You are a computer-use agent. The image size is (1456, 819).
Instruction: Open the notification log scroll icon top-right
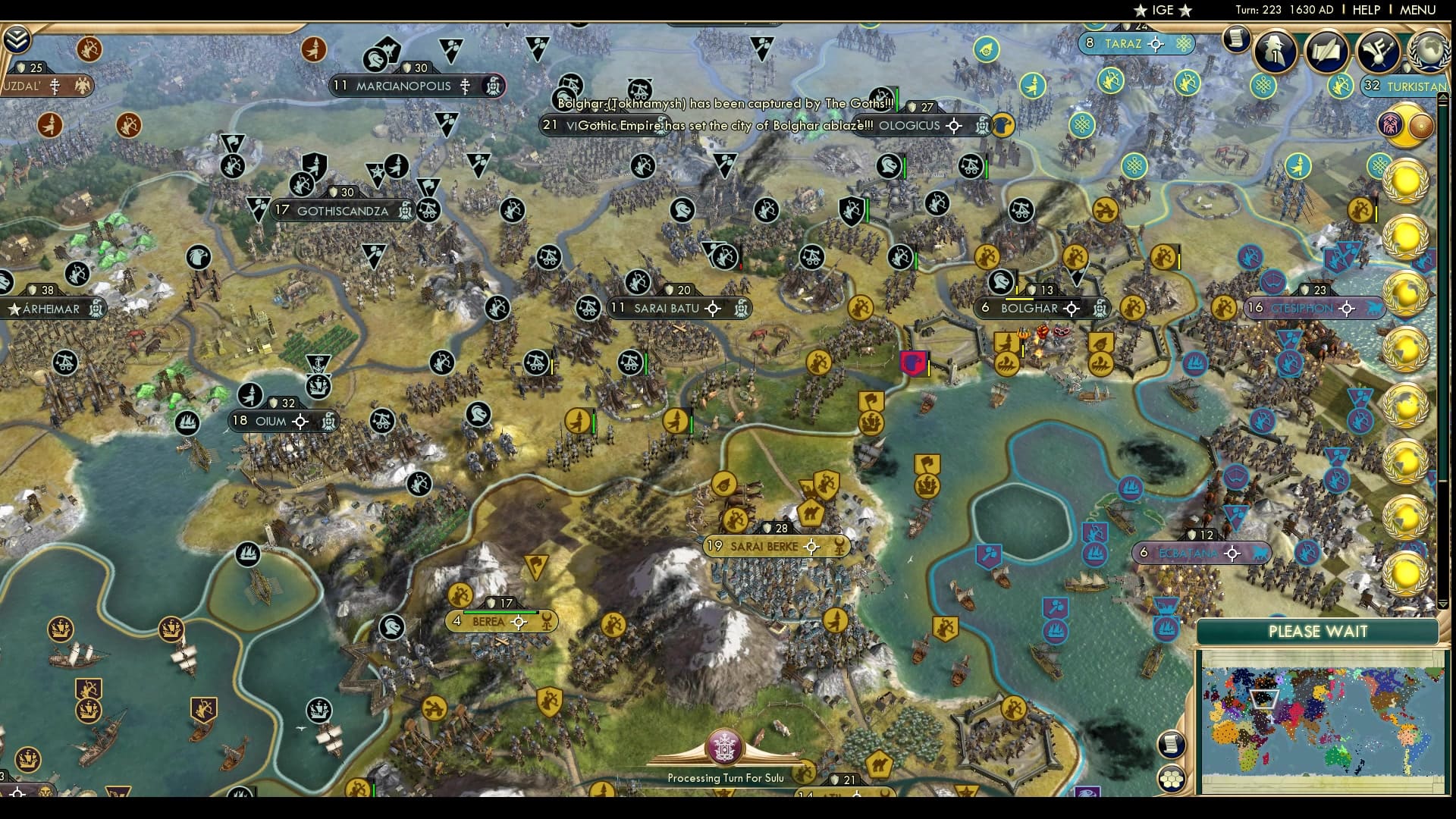(x=1236, y=36)
